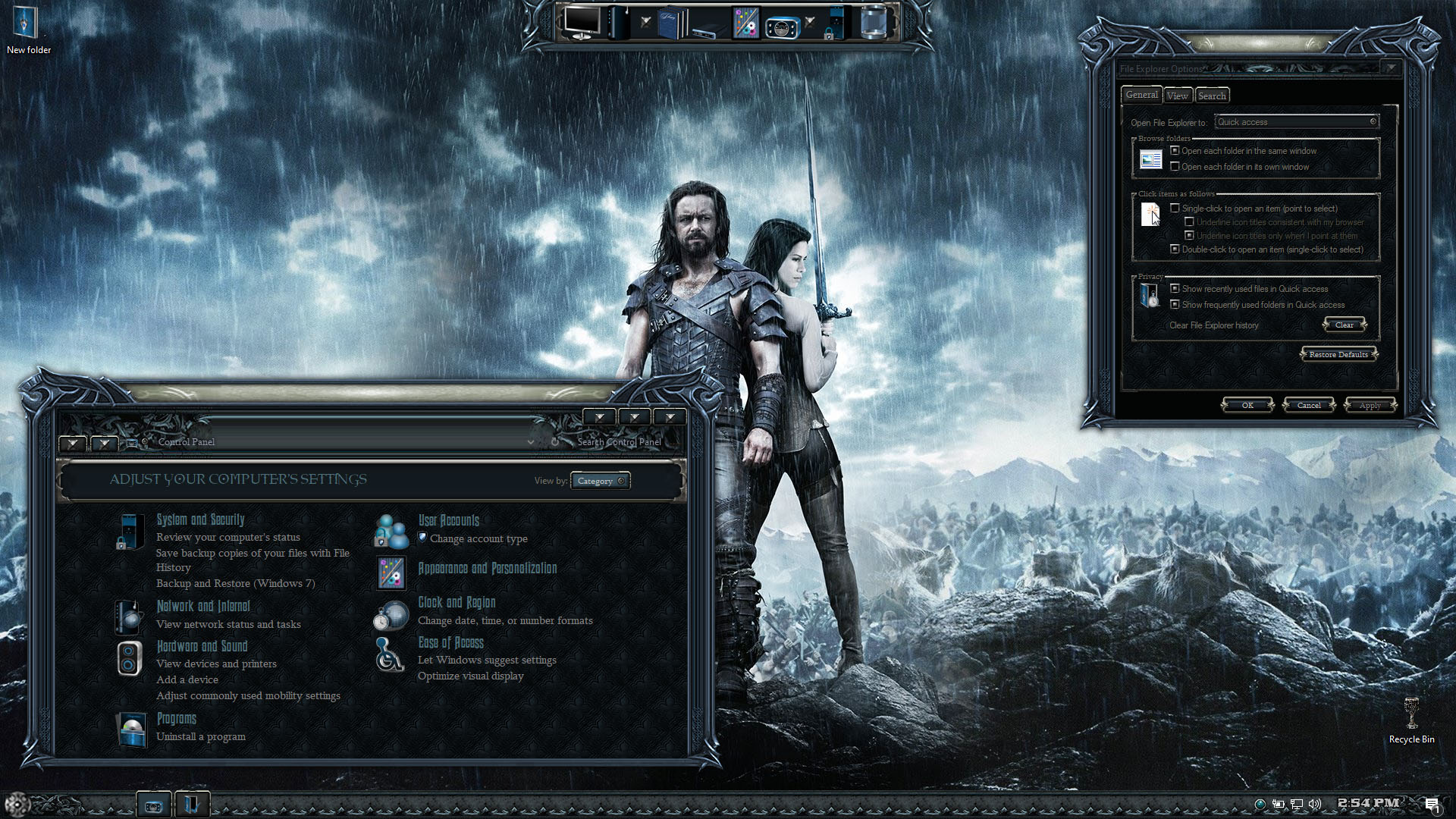Select open each folder in its own window
The height and width of the screenshot is (819, 1456).
1175,167
